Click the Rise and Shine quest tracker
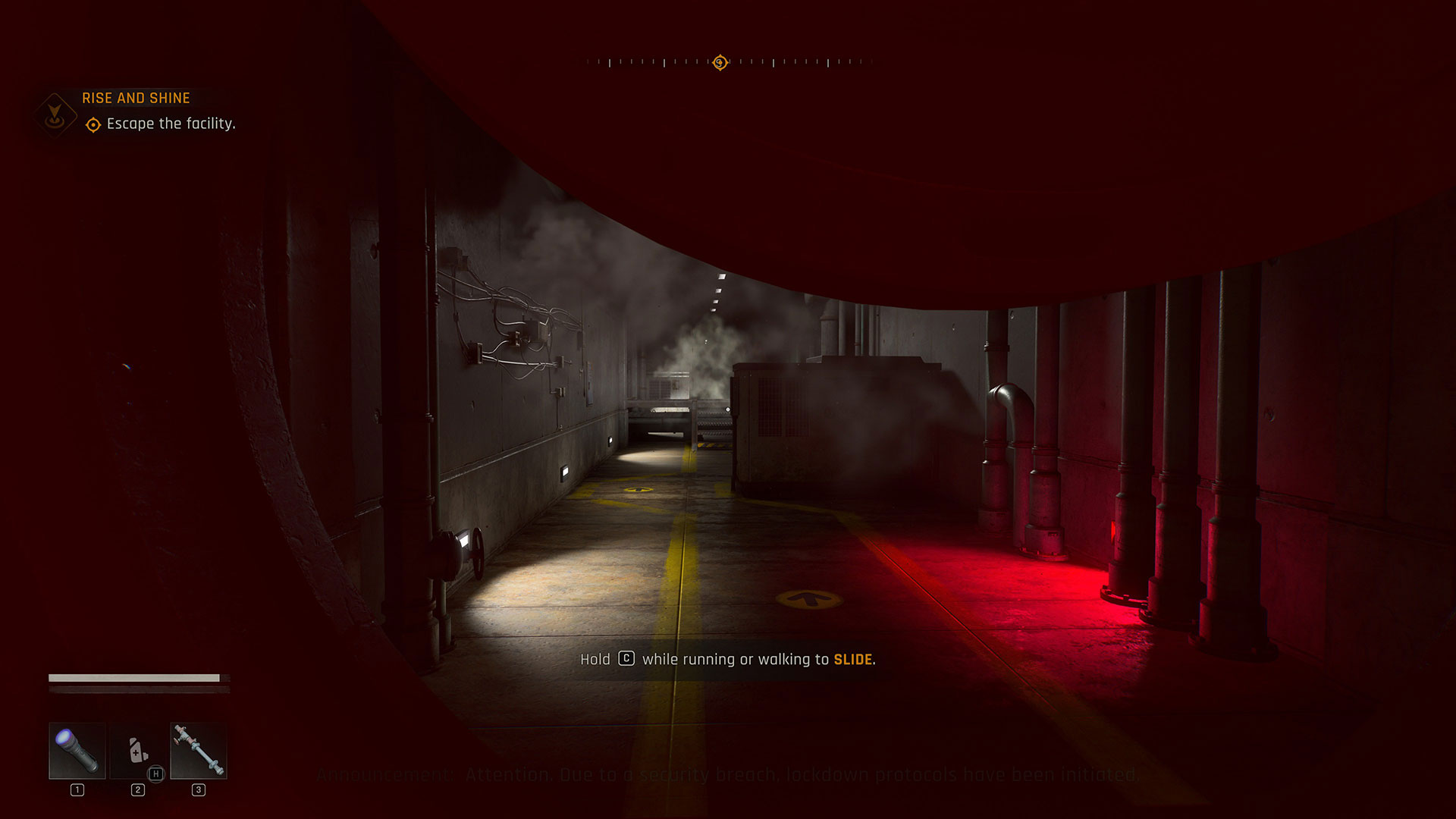Viewport: 1456px width, 819px height. [x=136, y=99]
